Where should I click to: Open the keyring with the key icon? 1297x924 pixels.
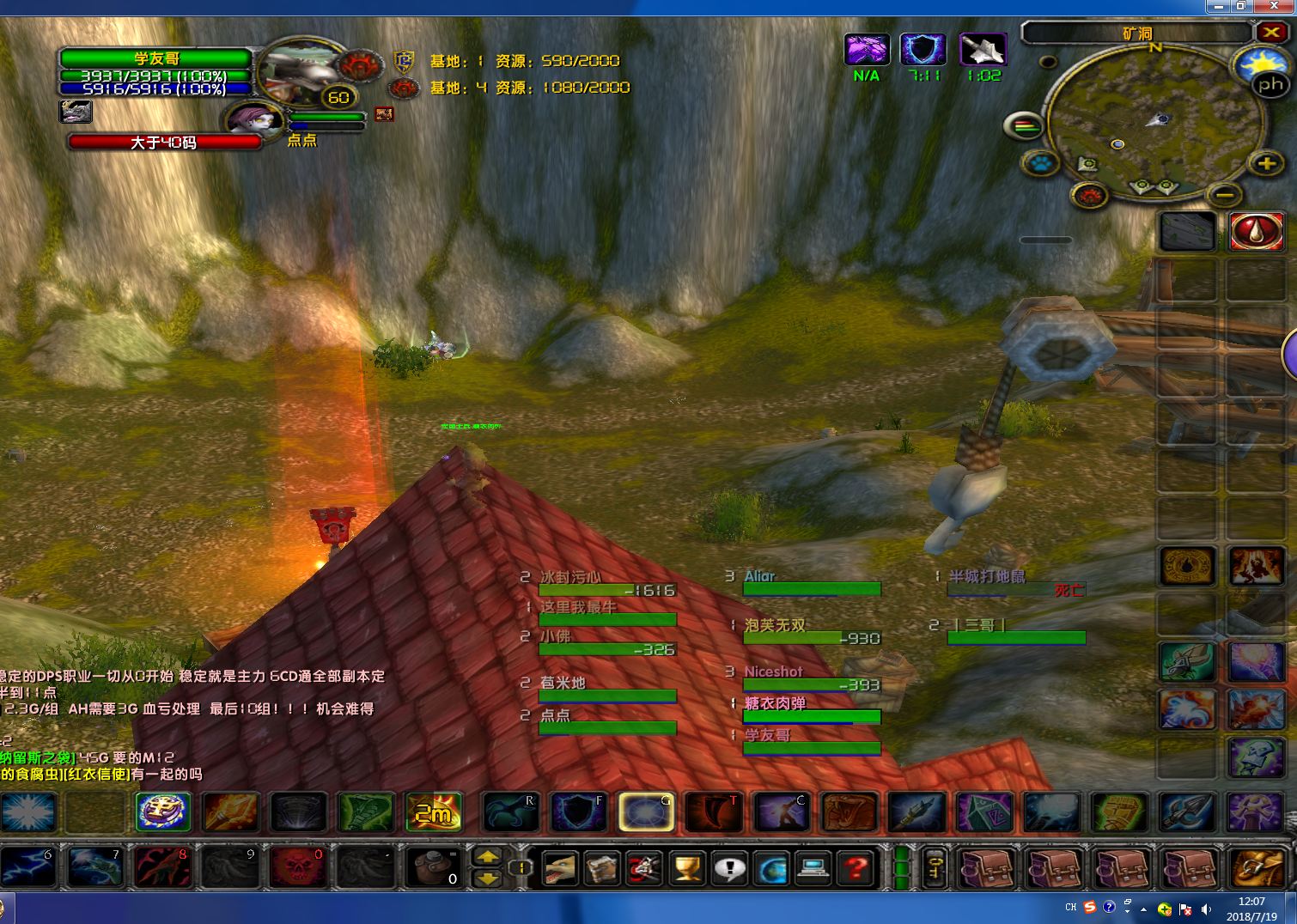(935, 868)
